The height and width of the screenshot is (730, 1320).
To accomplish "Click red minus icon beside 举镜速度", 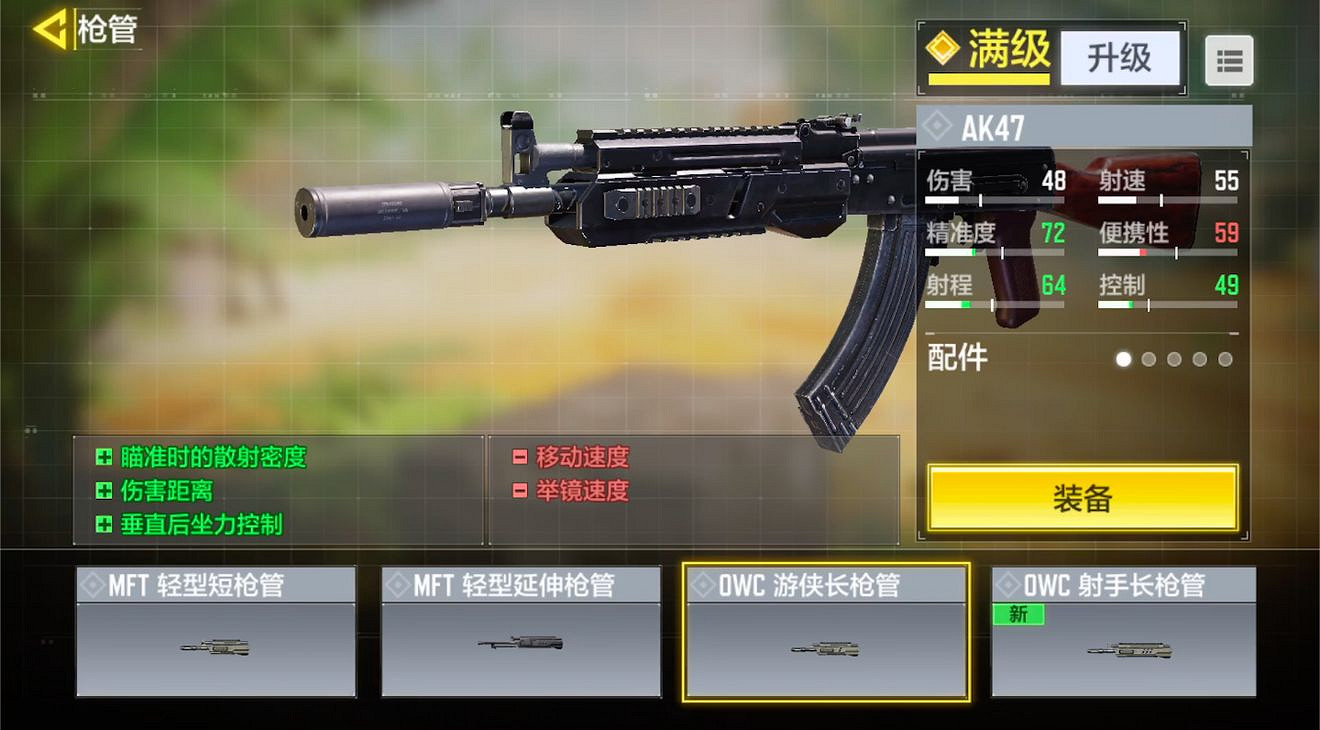I will tap(519, 490).
